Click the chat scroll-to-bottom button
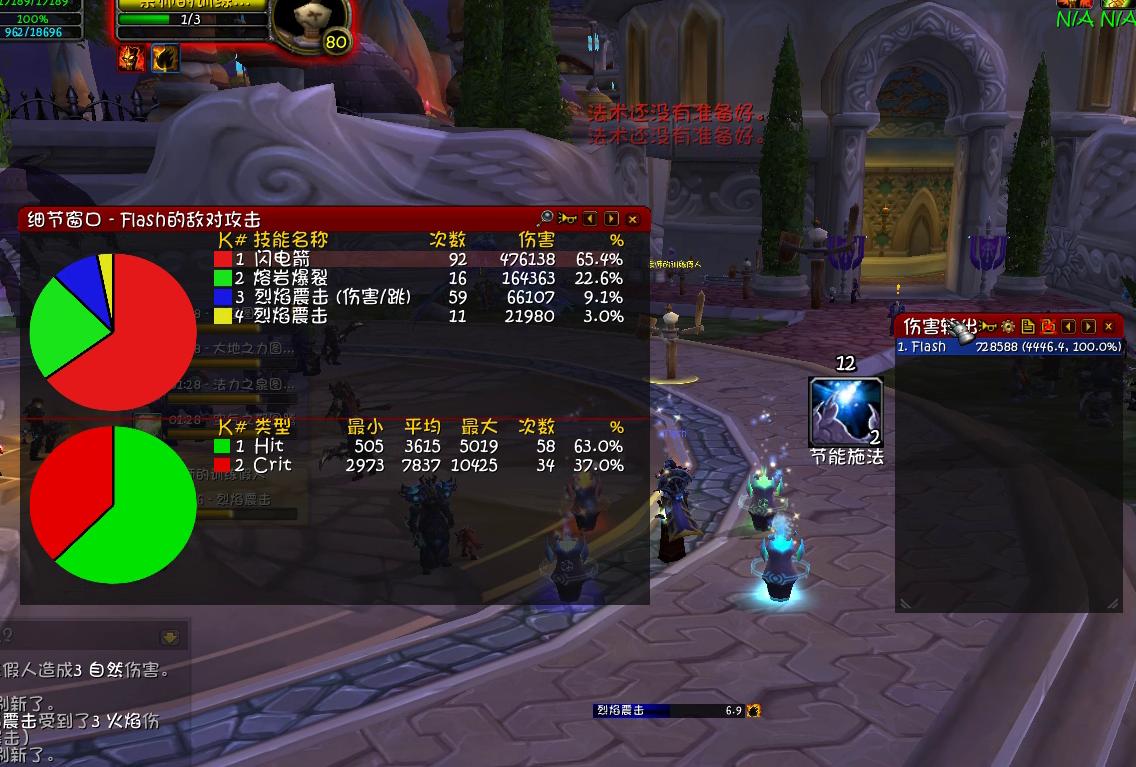Image resolution: width=1136 pixels, height=767 pixels. 169,637
